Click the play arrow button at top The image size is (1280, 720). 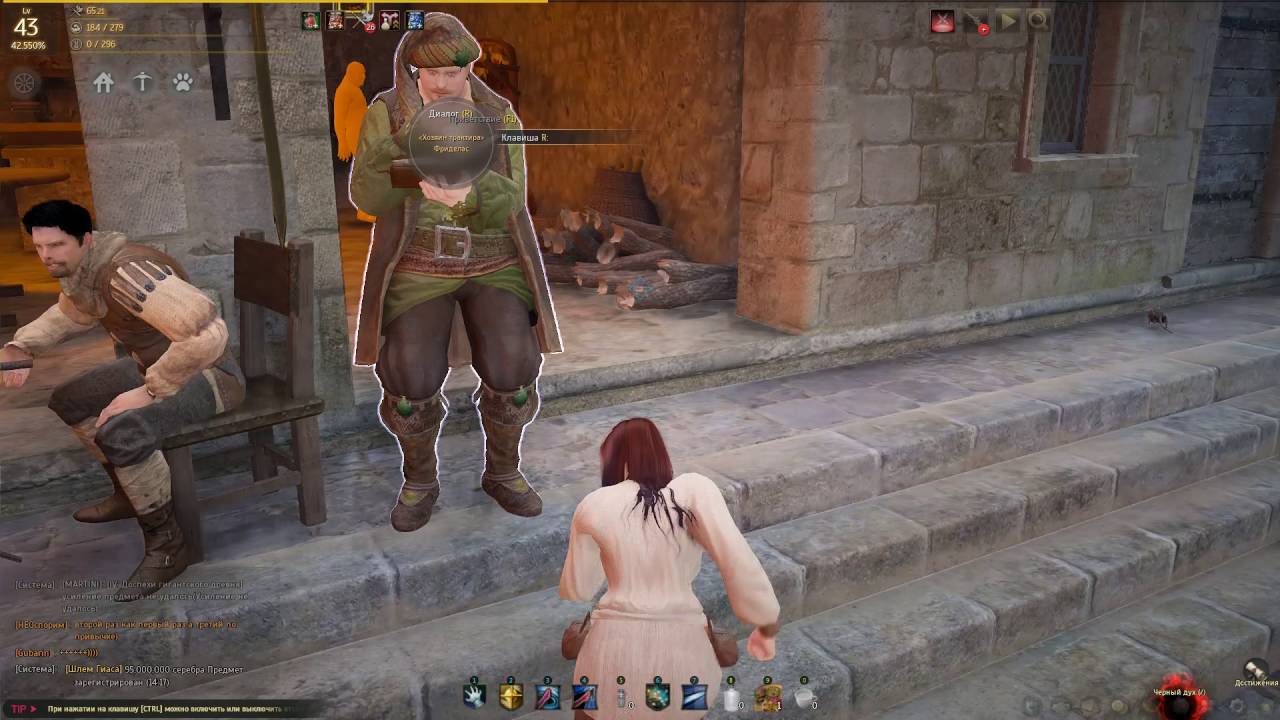pos(1007,21)
